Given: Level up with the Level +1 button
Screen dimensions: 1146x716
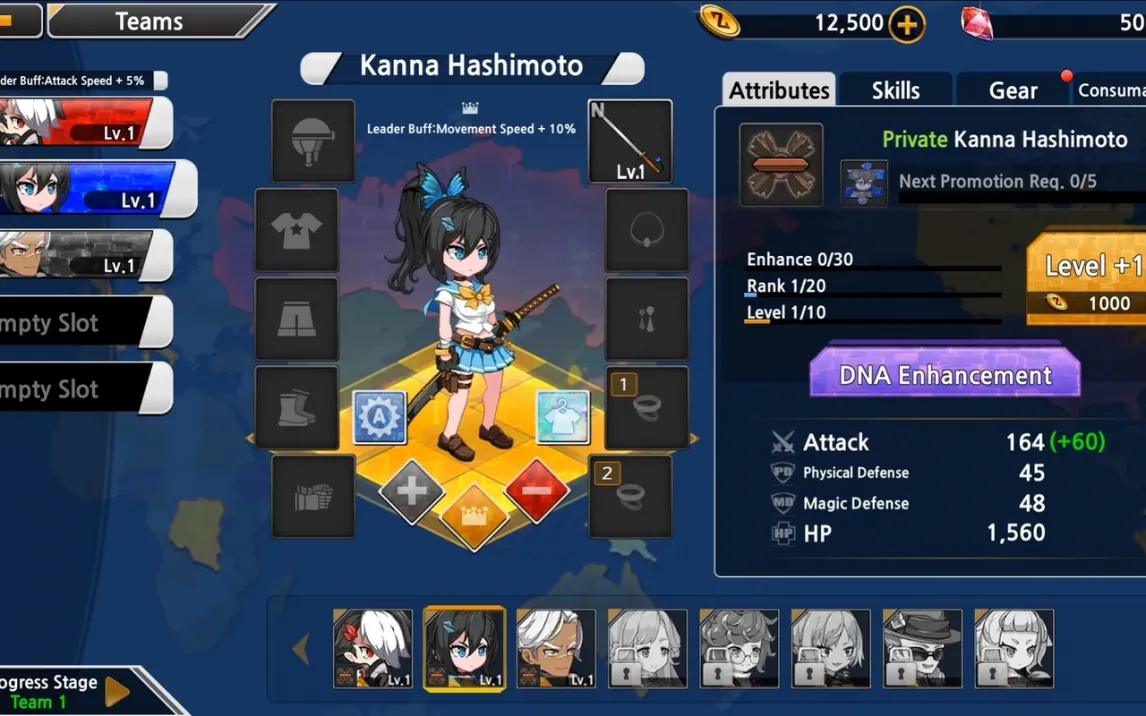Looking at the screenshot, I should click(x=1089, y=279).
